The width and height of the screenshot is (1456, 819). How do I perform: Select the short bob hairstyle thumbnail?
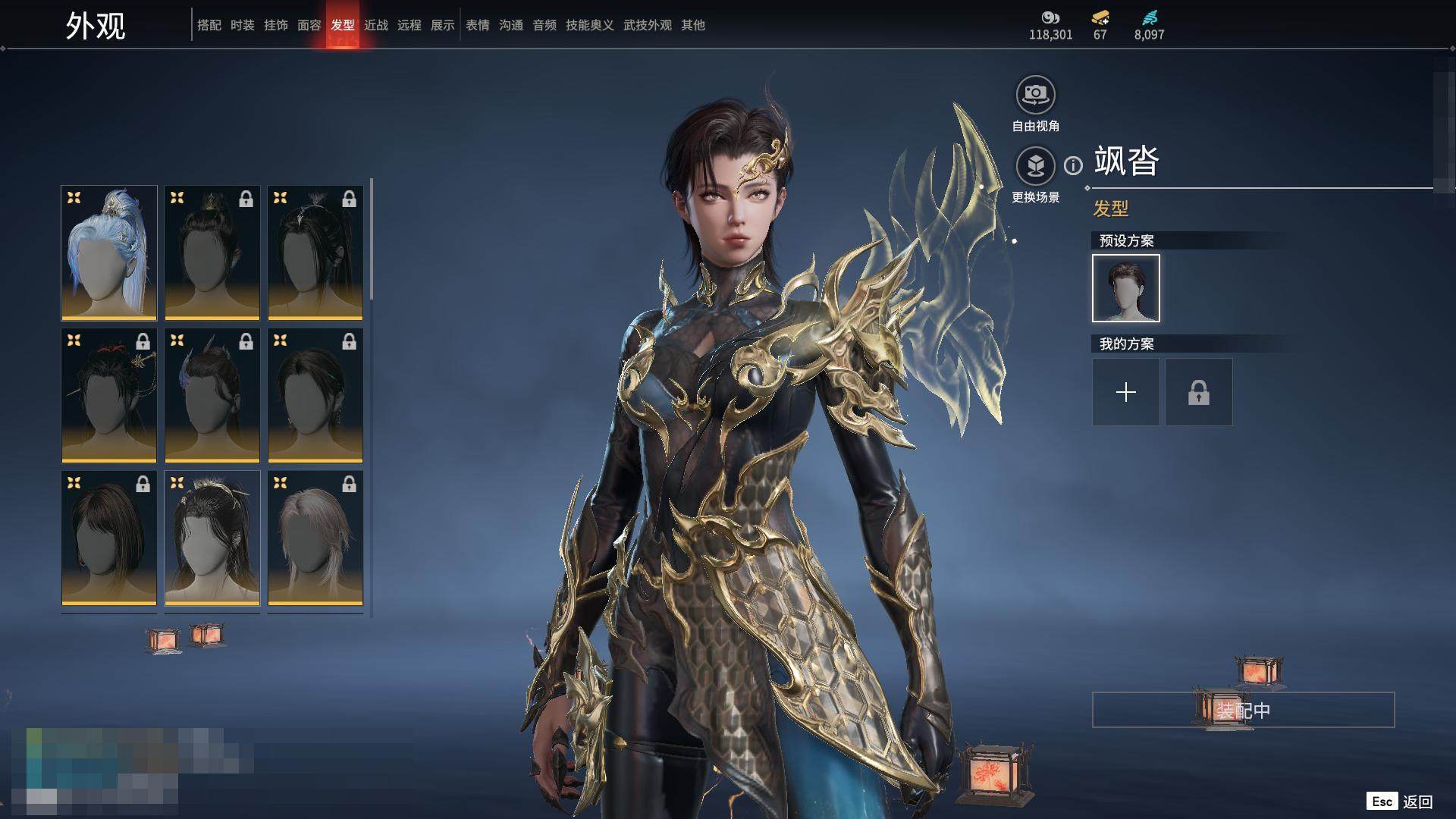pos(109,538)
